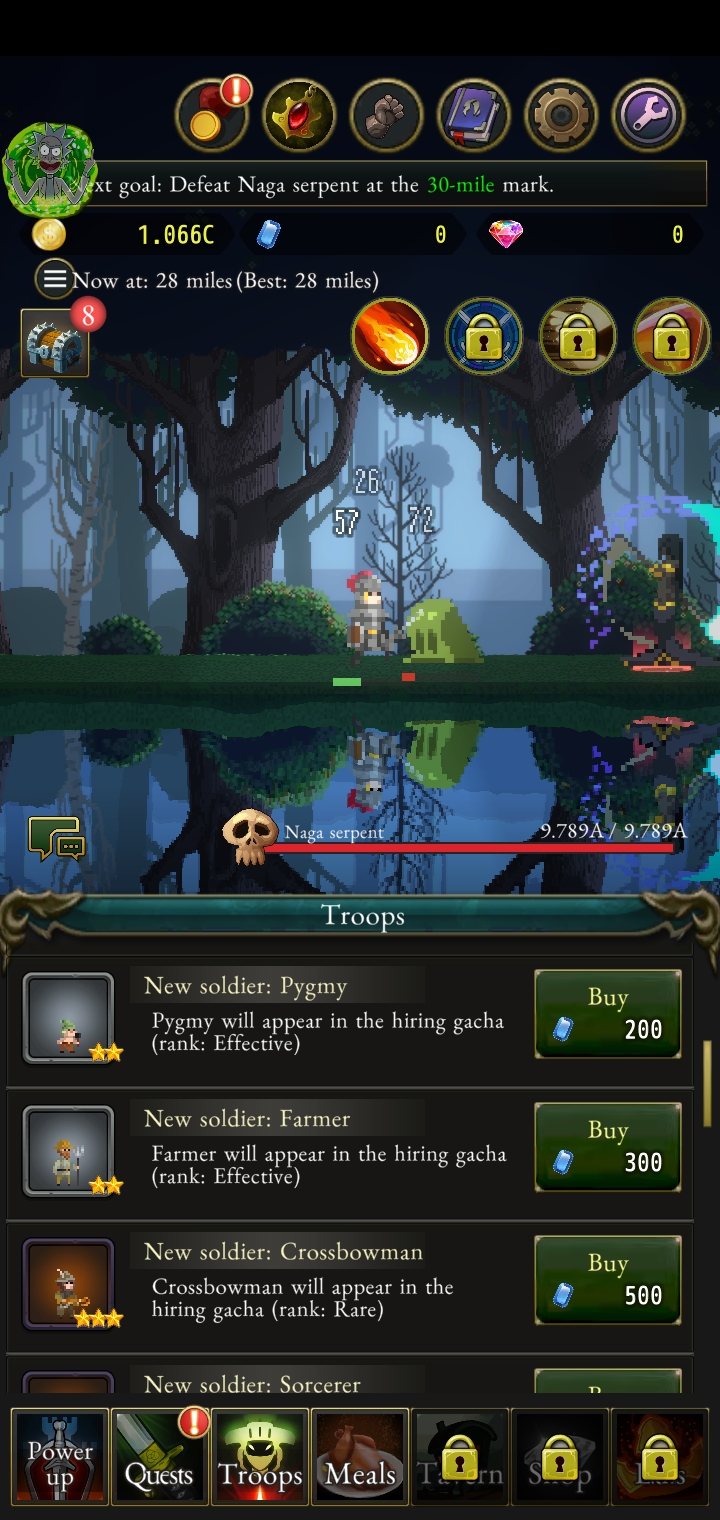The height and width of the screenshot is (1520, 720).
Task: Open the gear settings icon
Action: (562, 116)
